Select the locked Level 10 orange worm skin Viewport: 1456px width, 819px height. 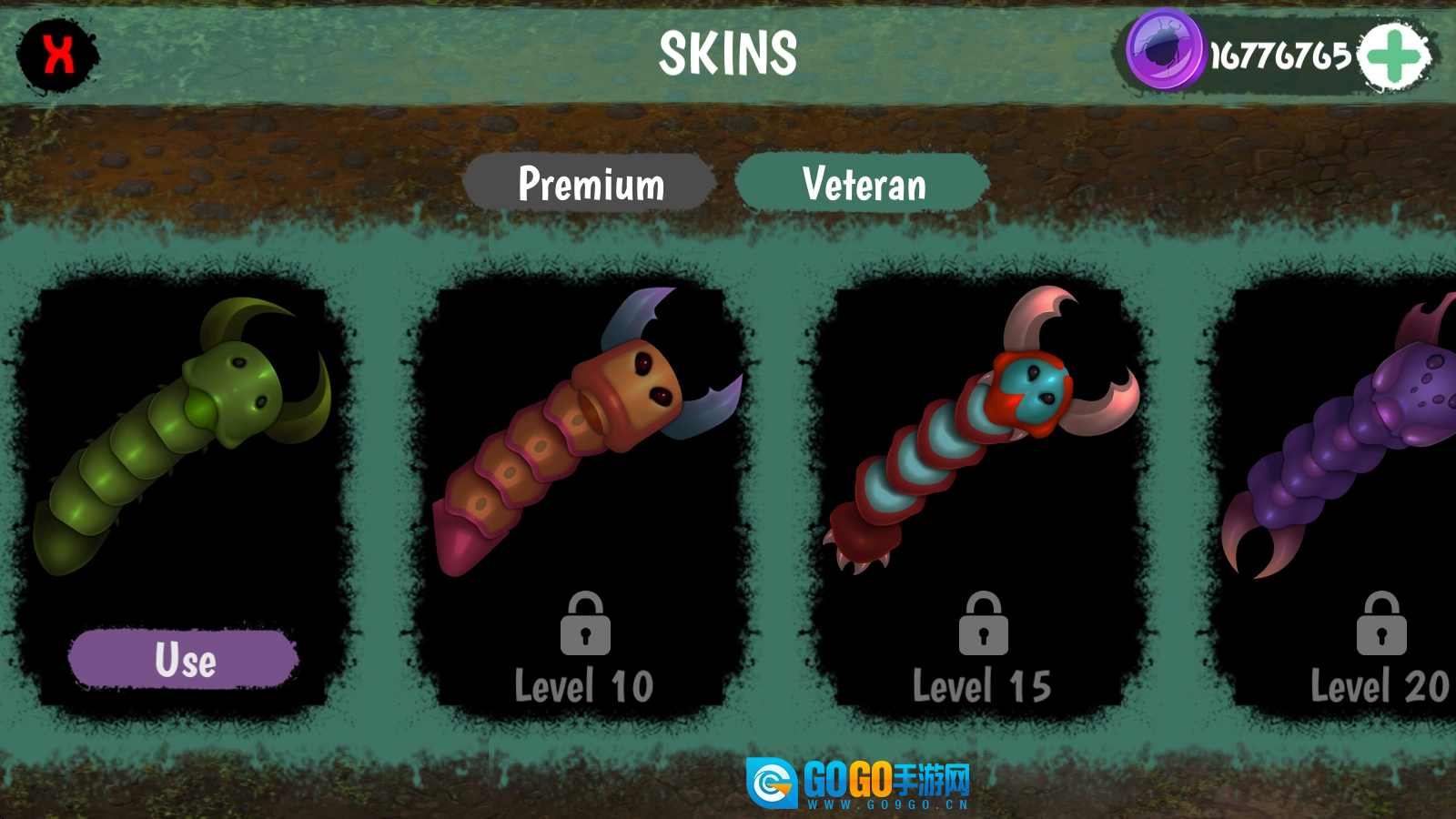pos(583,455)
